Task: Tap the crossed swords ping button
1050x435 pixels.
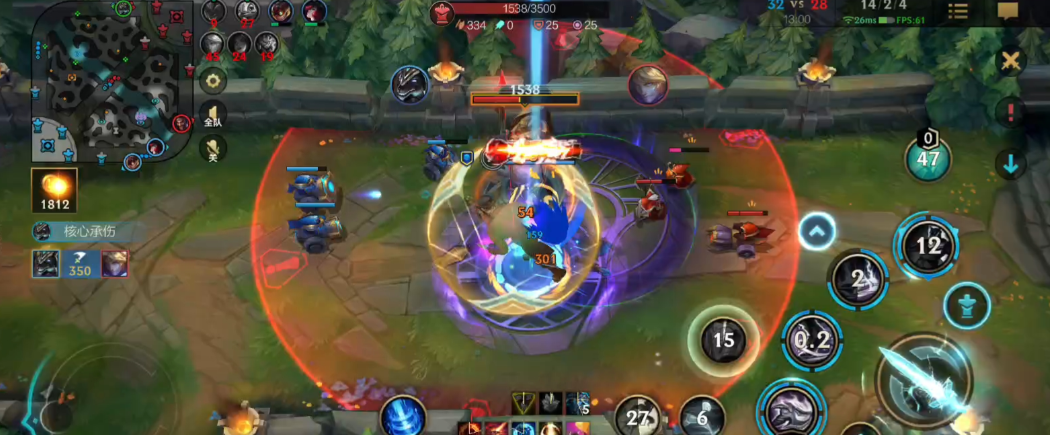Action: point(1011,61)
